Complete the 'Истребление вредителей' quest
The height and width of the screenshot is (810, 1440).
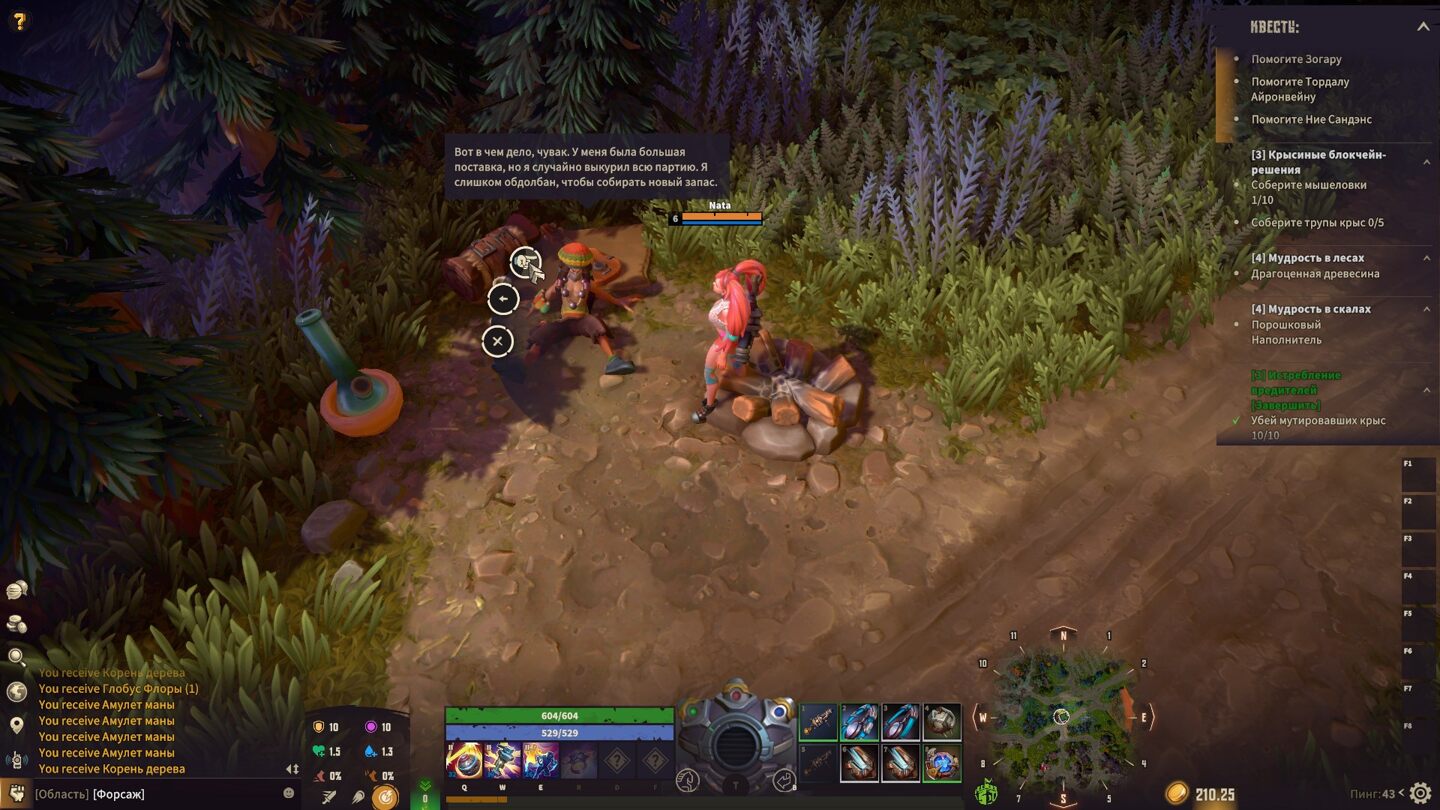pyautogui.click(x=1297, y=390)
